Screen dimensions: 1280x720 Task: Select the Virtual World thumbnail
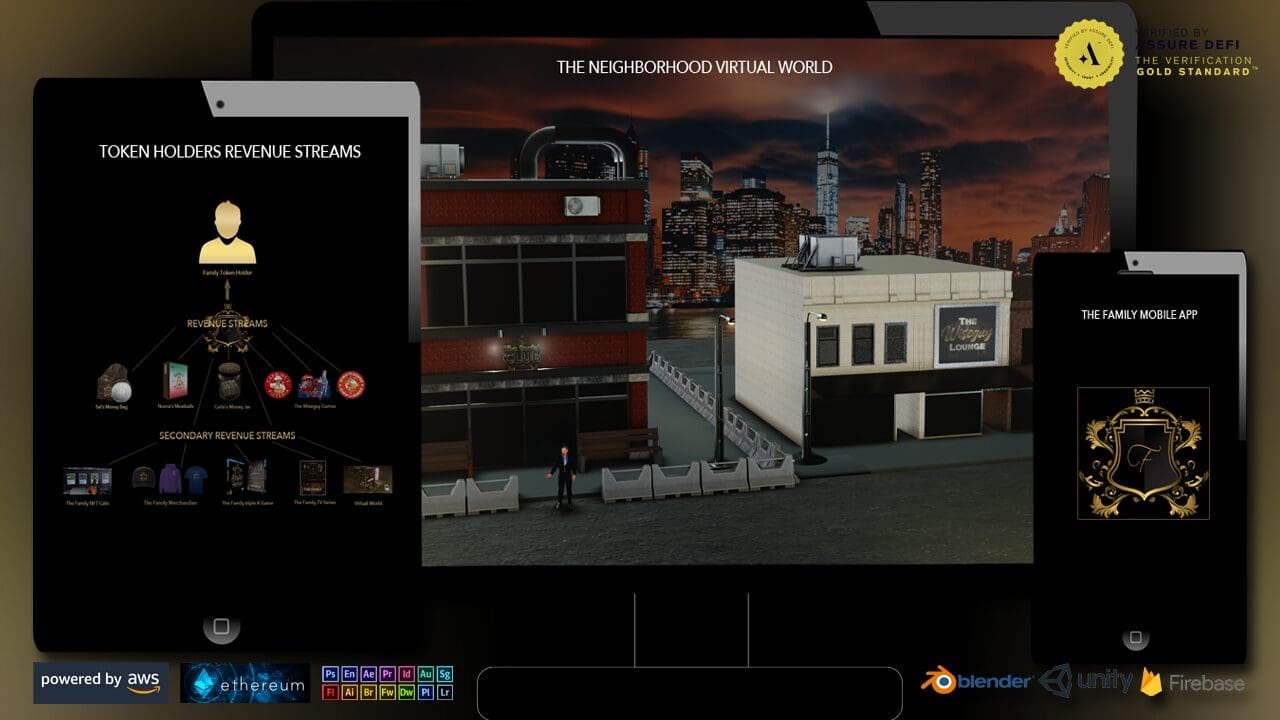pyautogui.click(x=367, y=480)
